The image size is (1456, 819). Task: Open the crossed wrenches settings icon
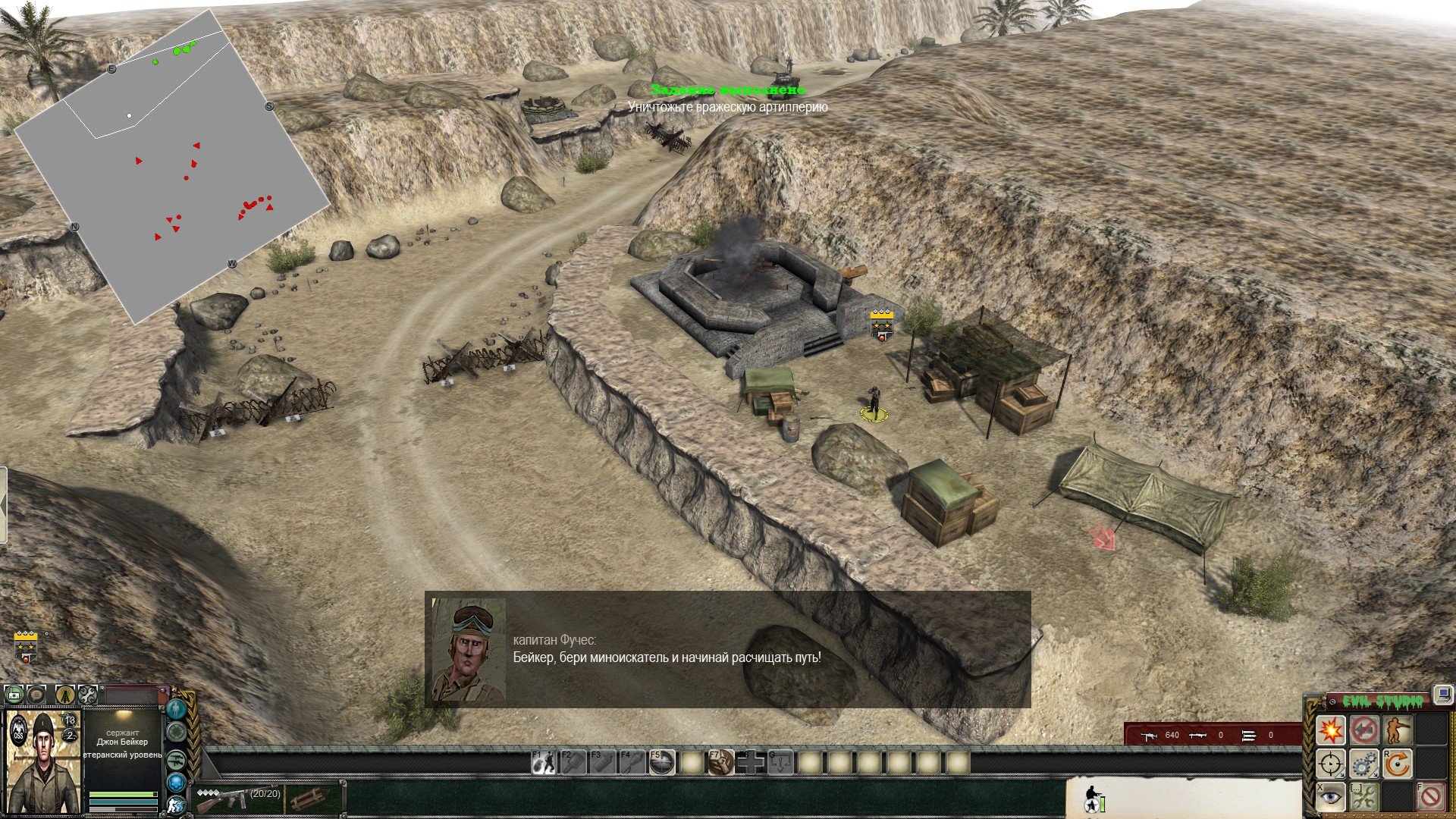point(87,693)
